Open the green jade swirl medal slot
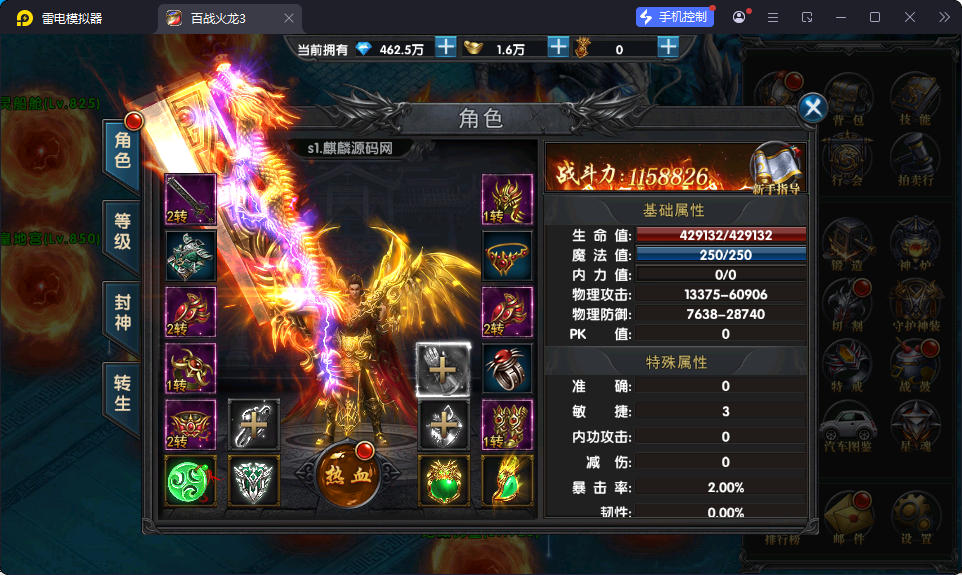Screen dimensions: 962x575 [x=190, y=480]
